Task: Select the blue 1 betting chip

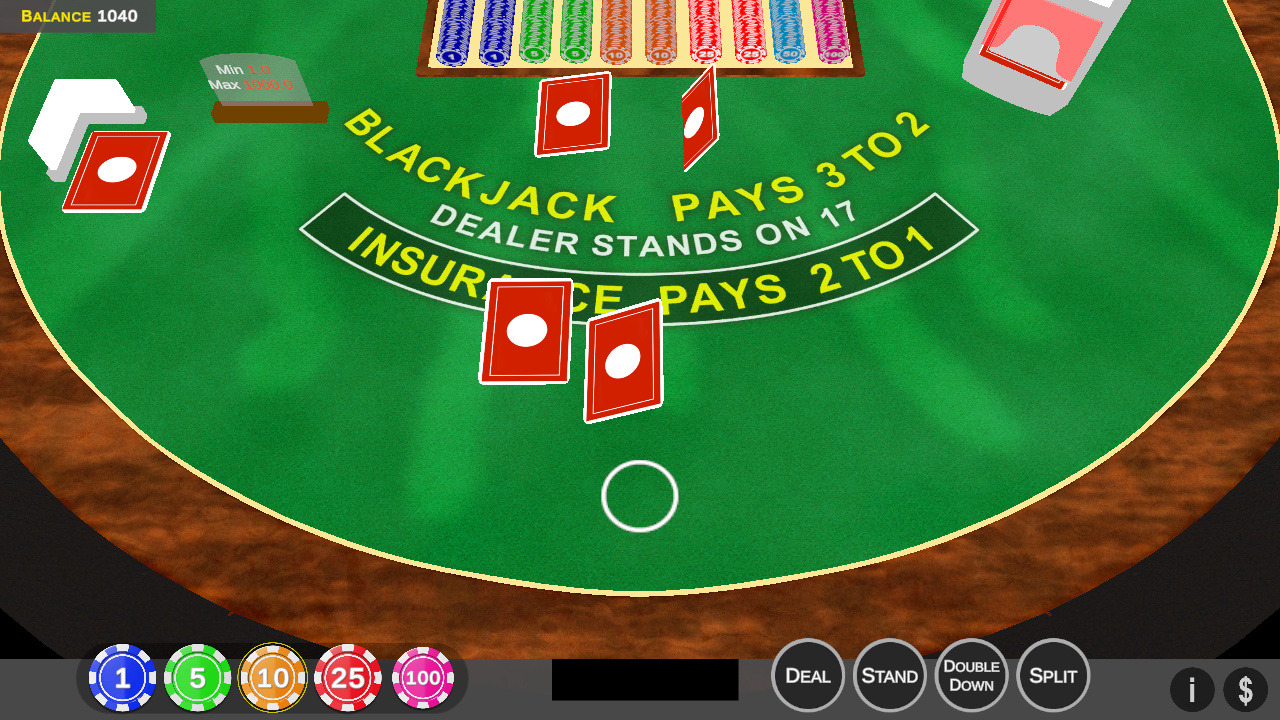Action: coord(122,677)
